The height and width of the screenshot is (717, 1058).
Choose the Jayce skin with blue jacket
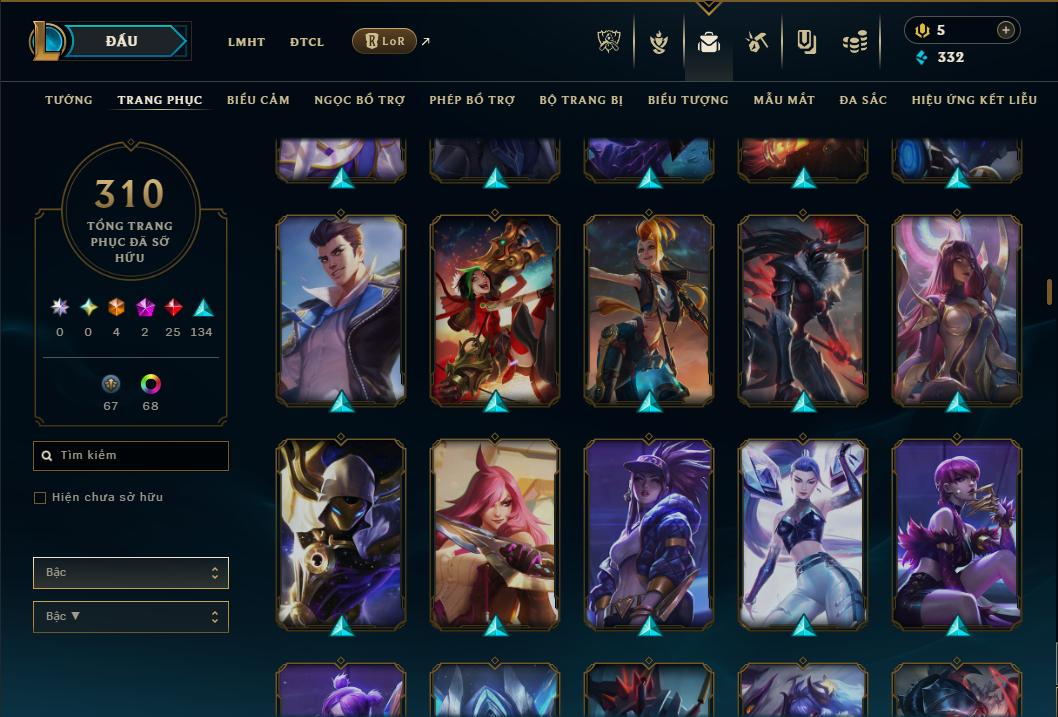pyautogui.click(x=341, y=310)
